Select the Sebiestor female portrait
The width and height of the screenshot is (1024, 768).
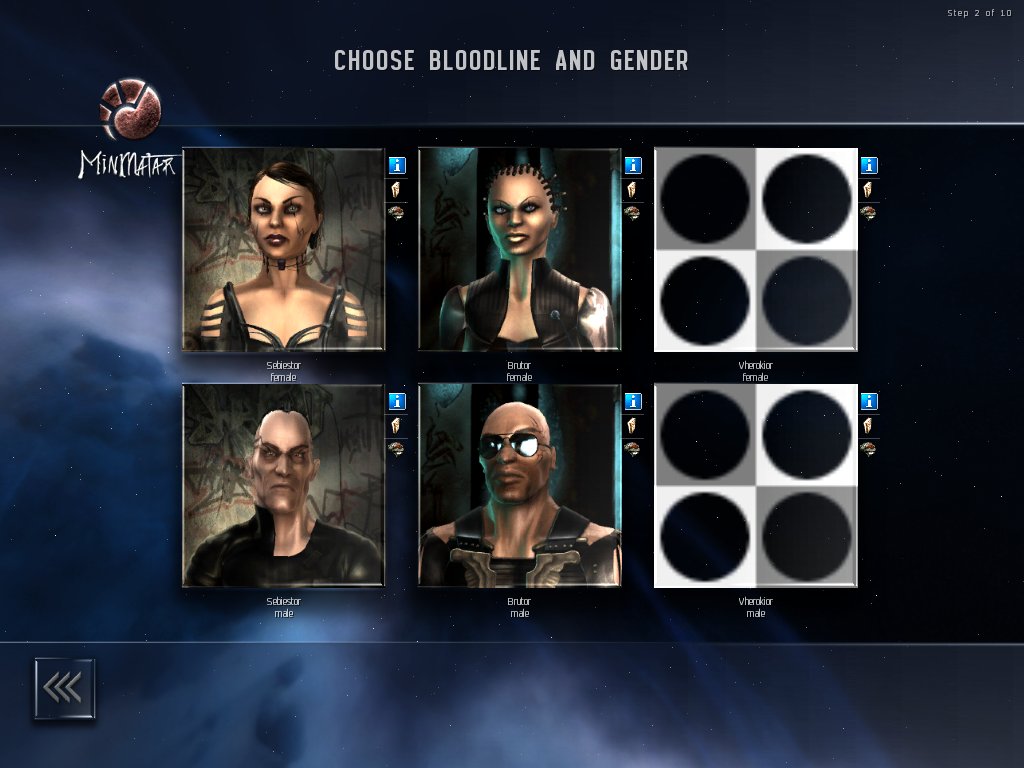click(283, 250)
